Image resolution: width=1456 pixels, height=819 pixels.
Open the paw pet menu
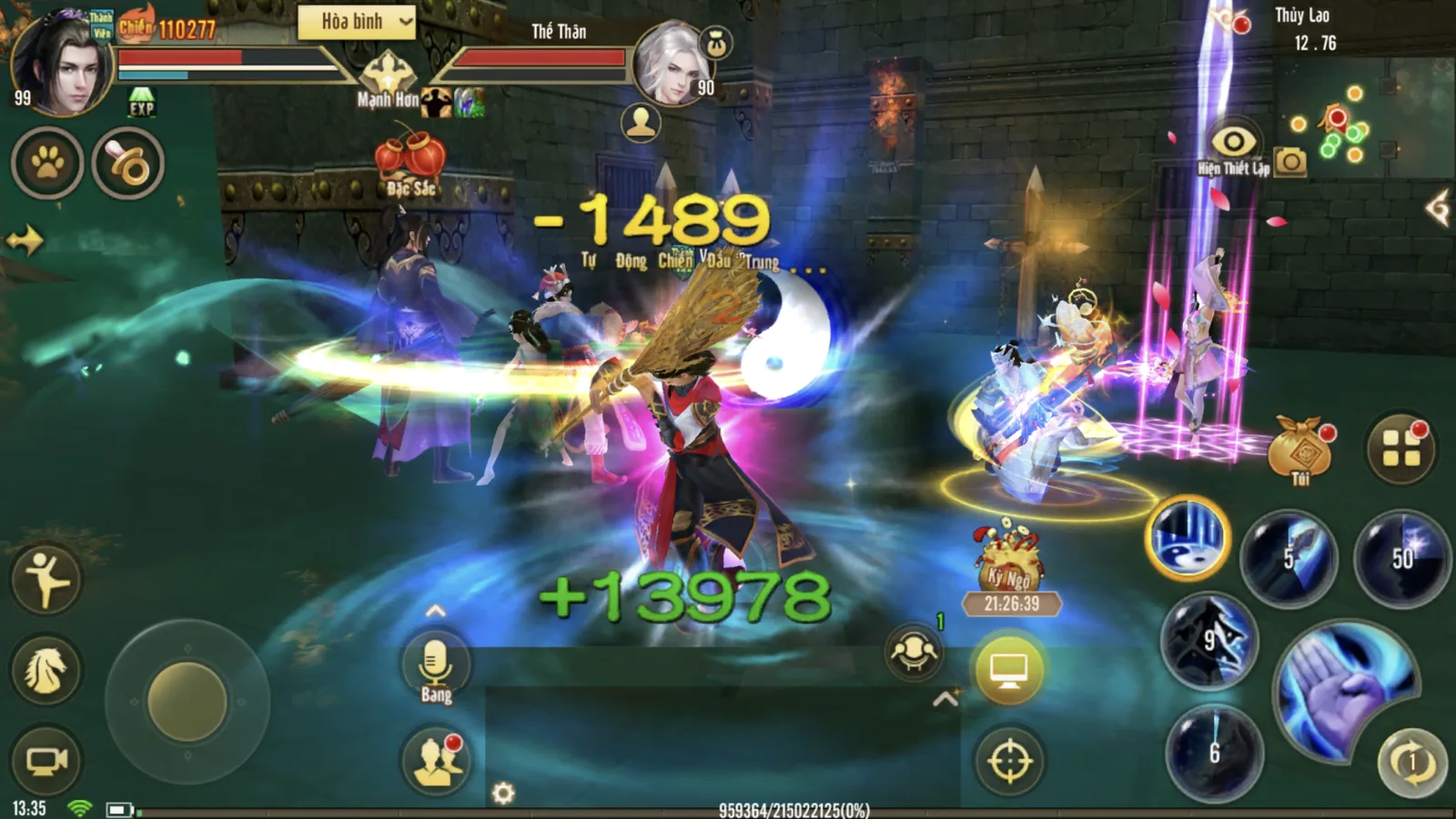point(47,164)
